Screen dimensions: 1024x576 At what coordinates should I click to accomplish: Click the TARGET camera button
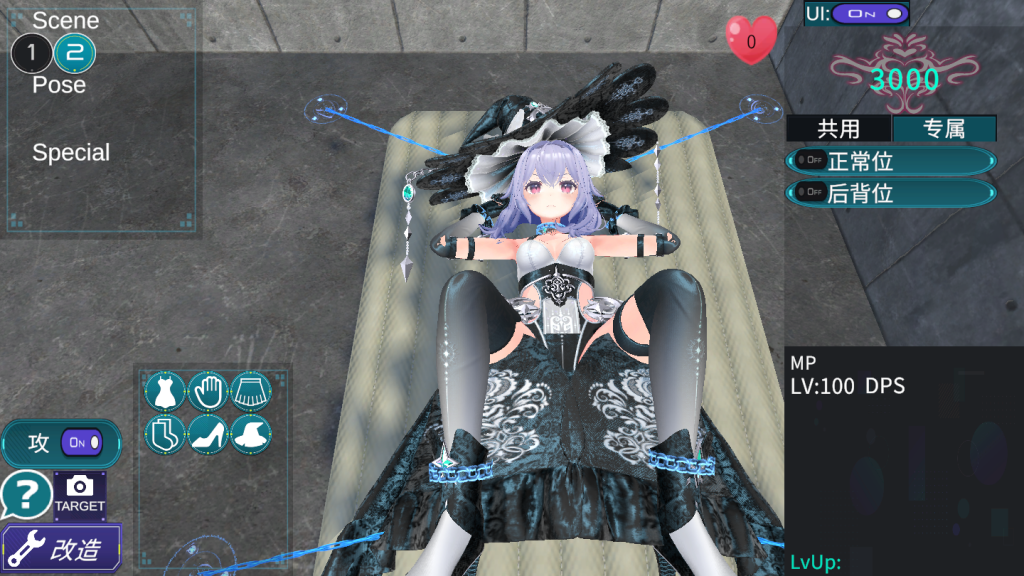pyautogui.click(x=80, y=494)
